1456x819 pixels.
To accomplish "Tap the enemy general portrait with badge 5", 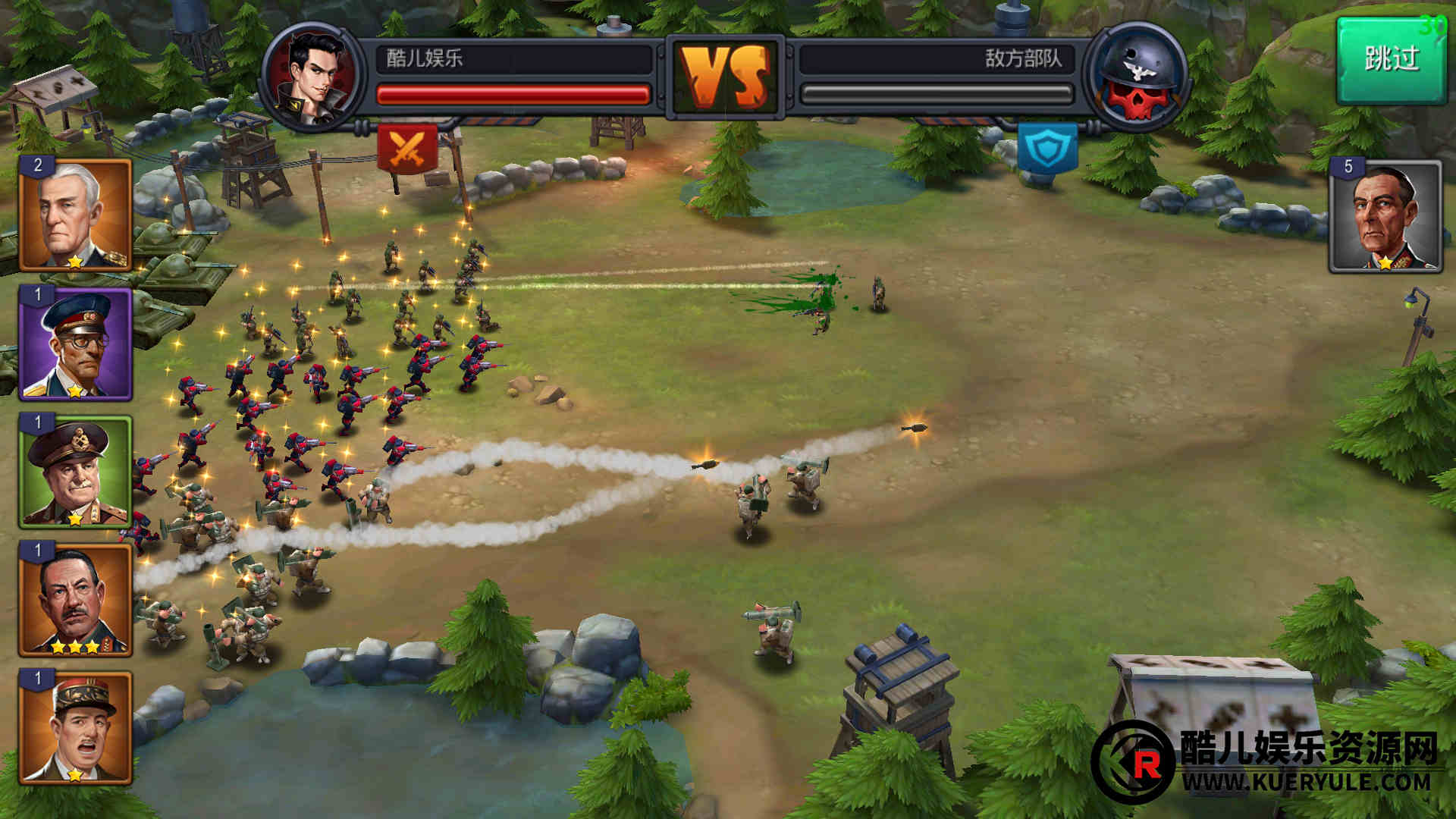I will (x=1385, y=217).
